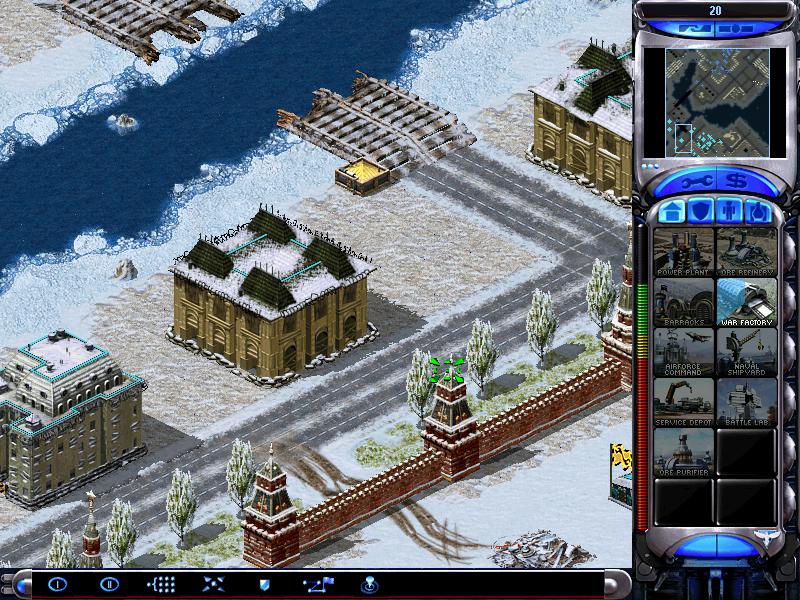Choose the War Factory build icon
The height and width of the screenshot is (600, 800).
[x=746, y=302]
